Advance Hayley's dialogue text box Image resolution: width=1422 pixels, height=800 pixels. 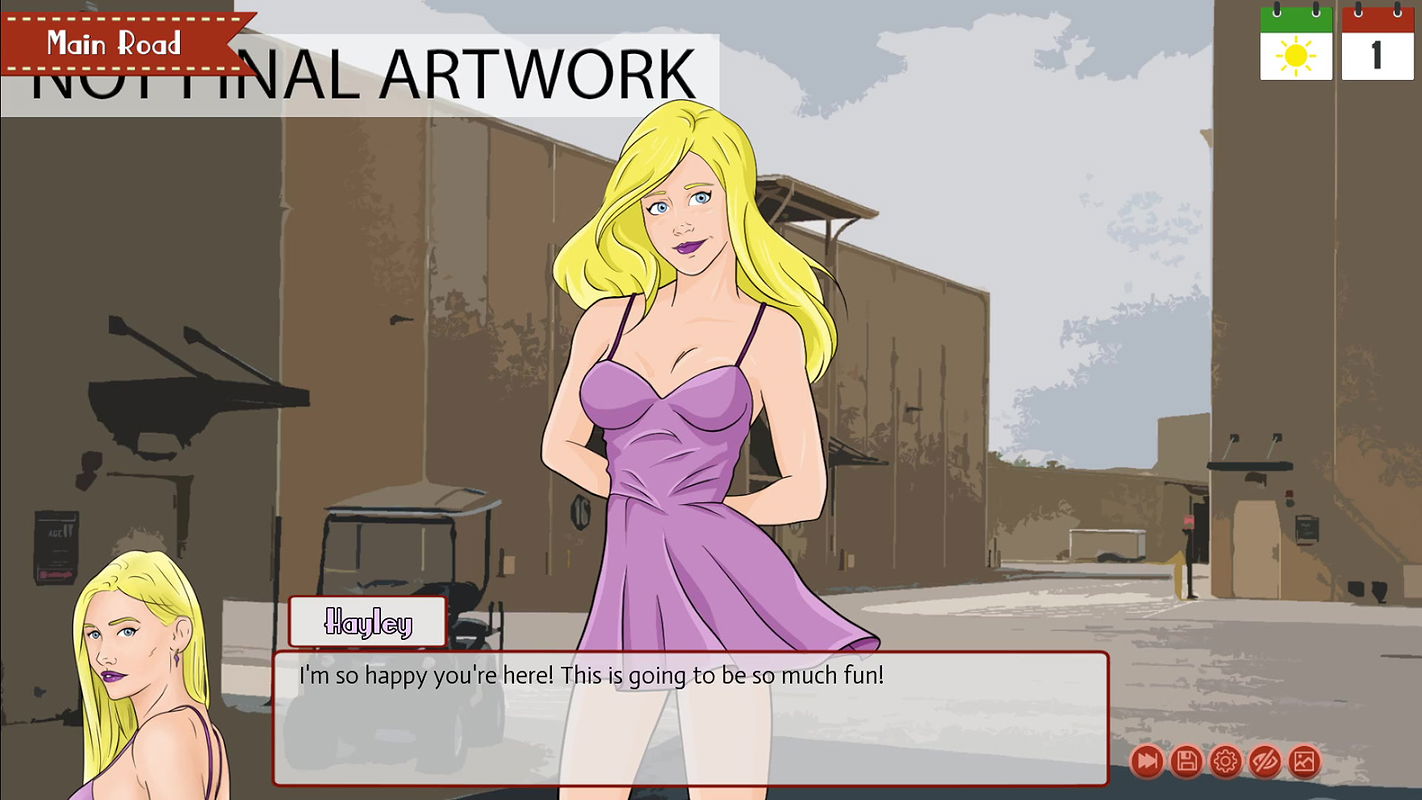[x=690, y=717]
